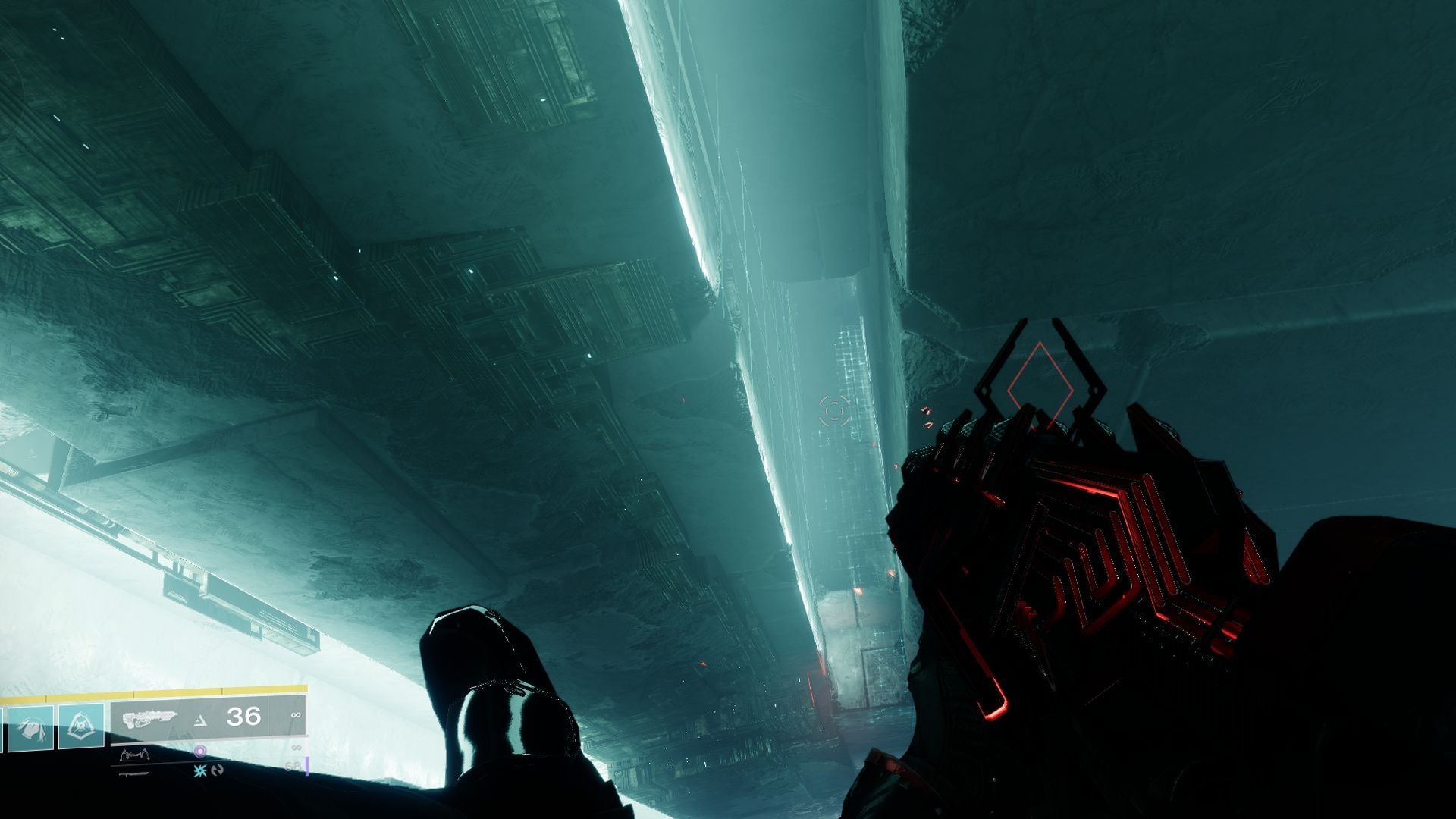Click the ammo counter showing 36
Image resolution: width=1456 pixels, height=819 pixels.
coord(243,716)
